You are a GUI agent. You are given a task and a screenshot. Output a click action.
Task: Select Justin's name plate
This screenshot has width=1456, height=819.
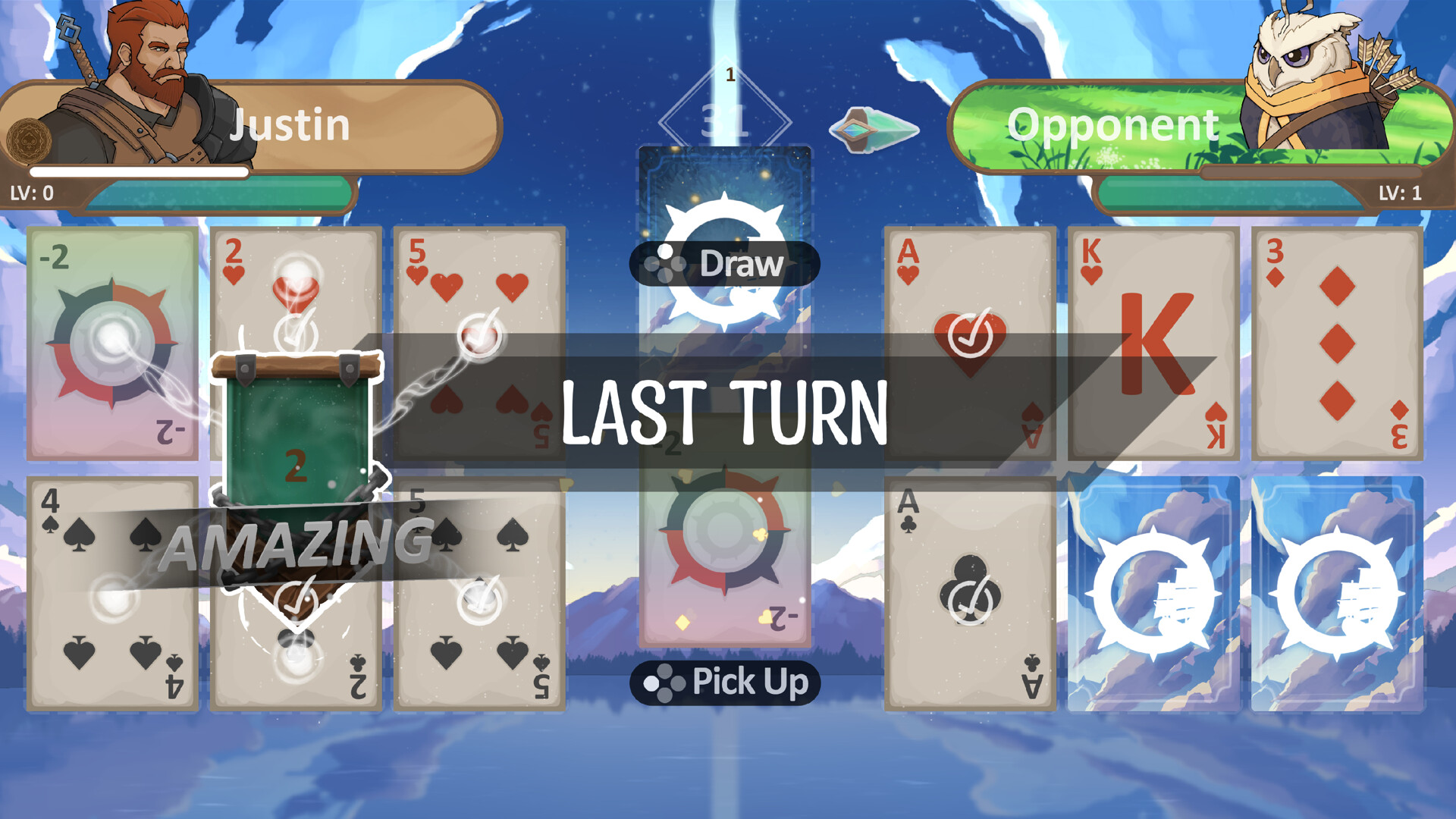pyautogui.click(x=292, y=124)
